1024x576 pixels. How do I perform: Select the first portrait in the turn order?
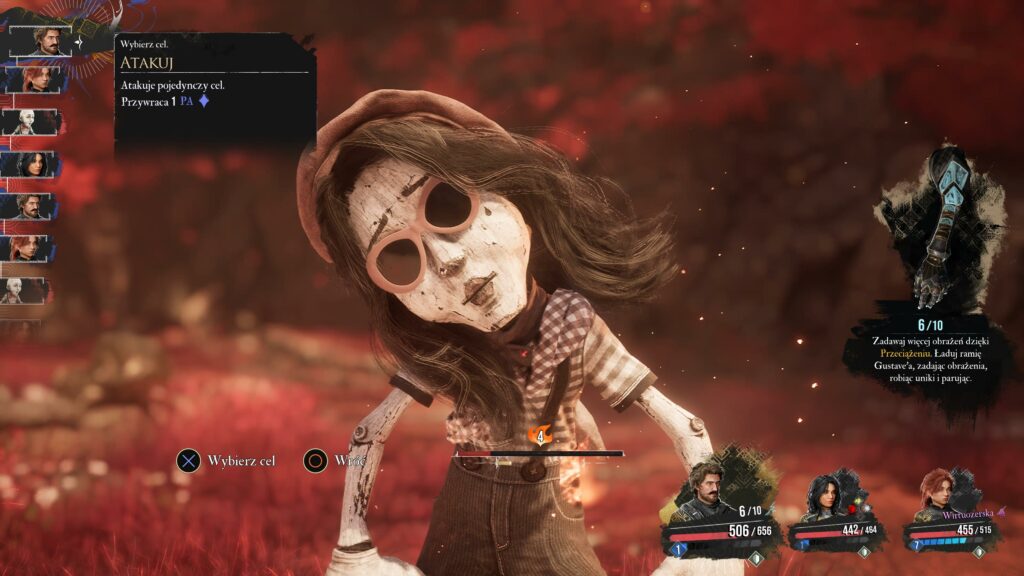43,40
